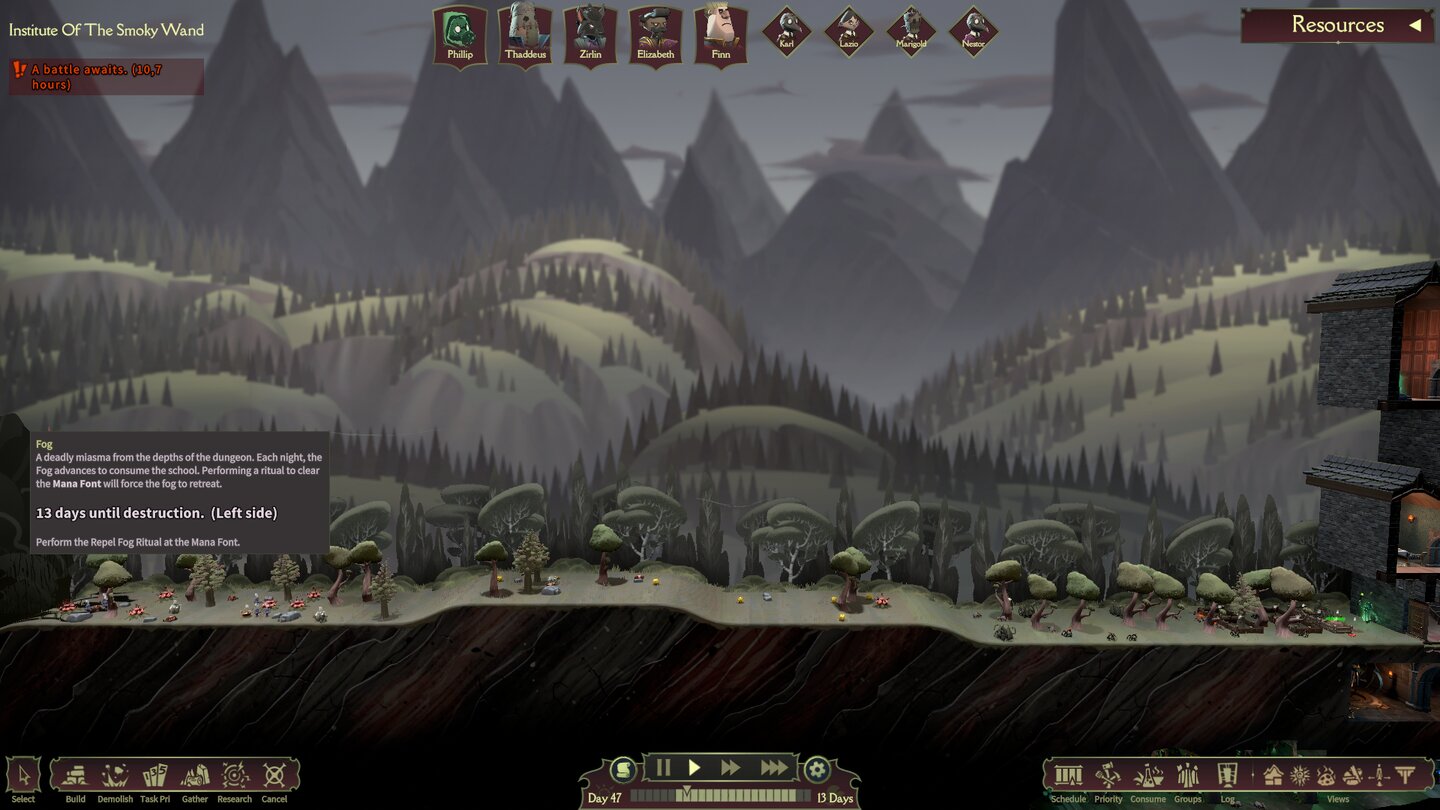Show the Log panel
The image size is (1440, 810).
click(1227, 776)
